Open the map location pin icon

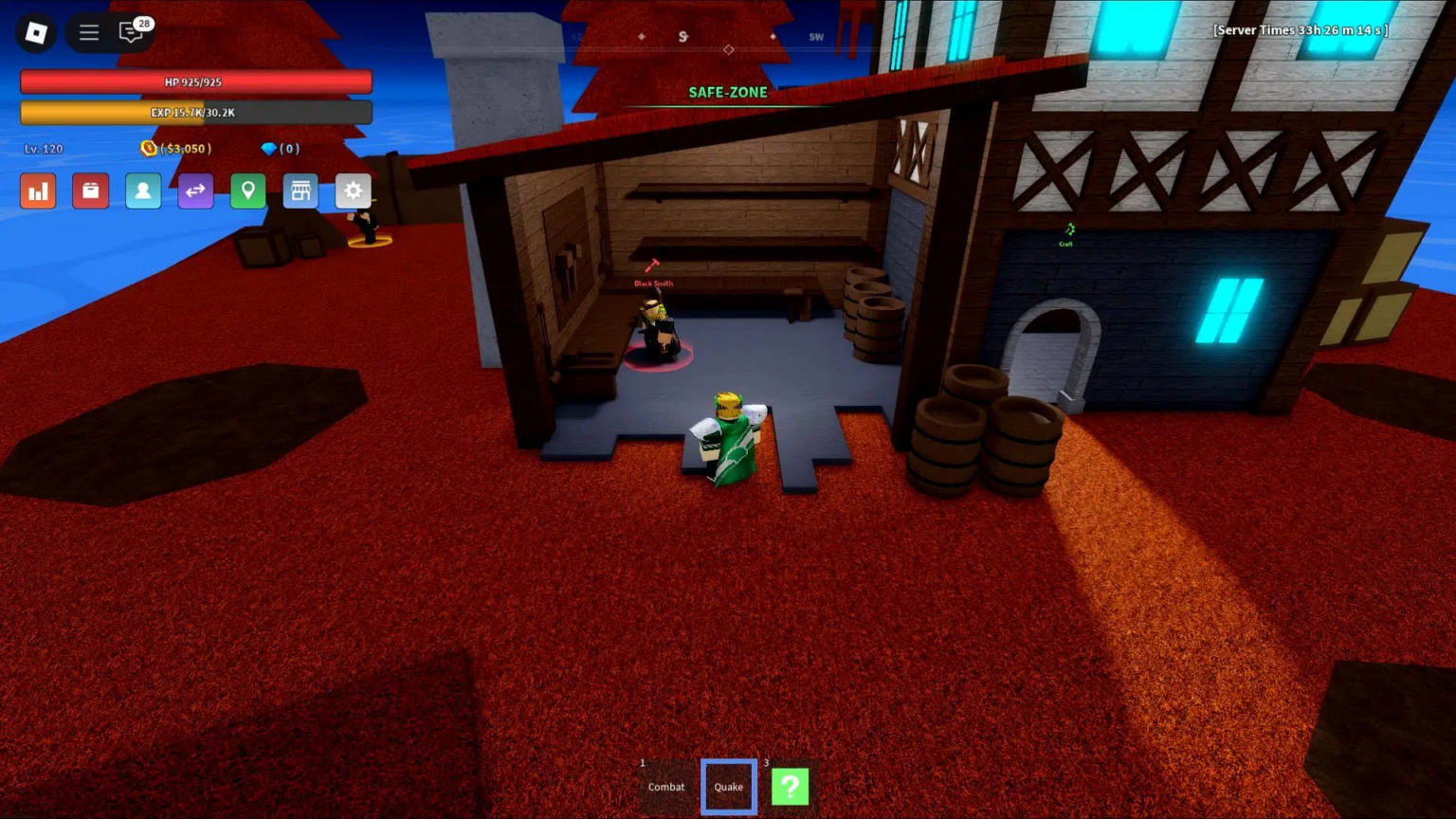click(x=247, y=191)
